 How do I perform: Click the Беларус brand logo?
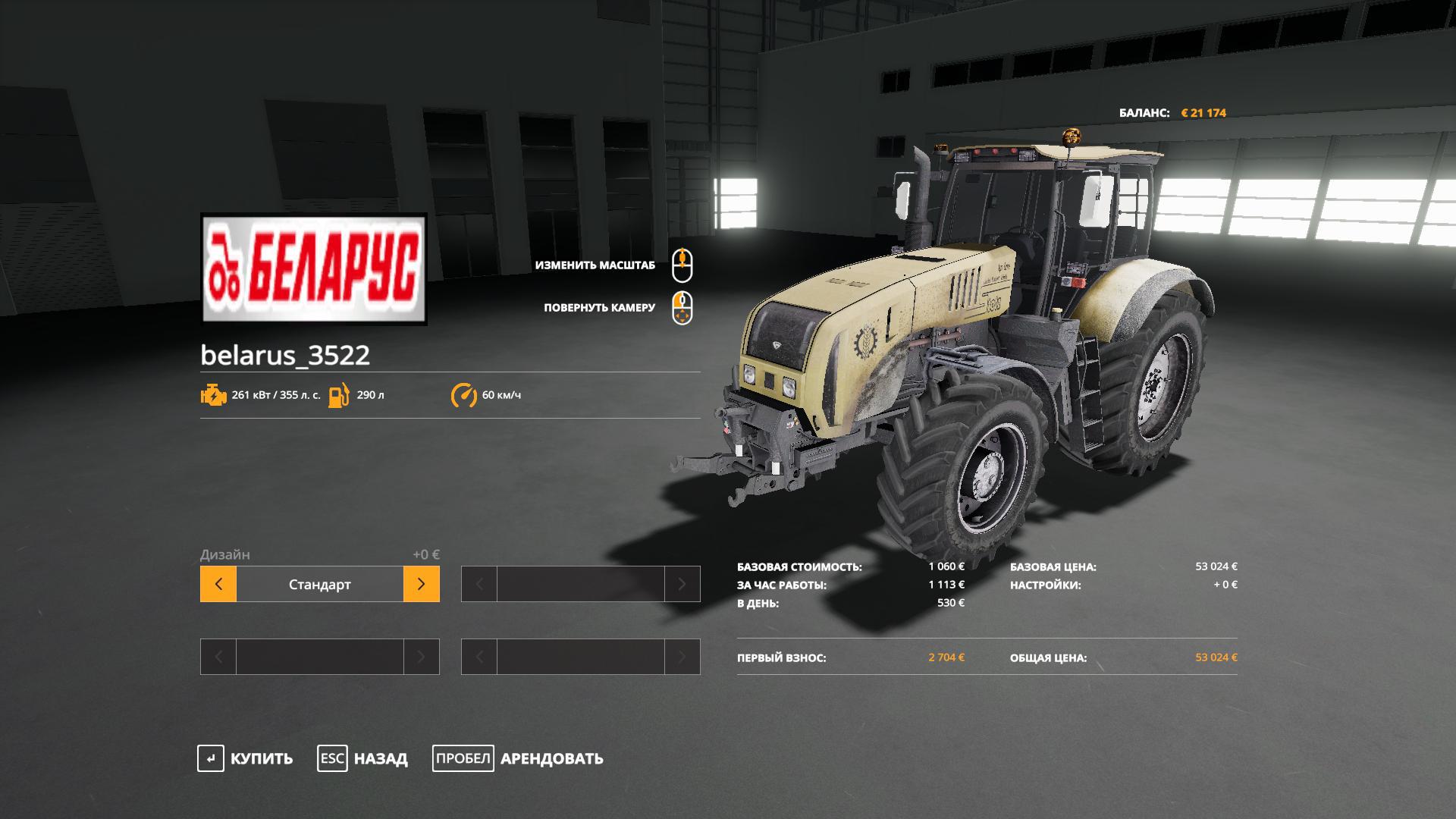pyautogui.click(x=313, y=269)
